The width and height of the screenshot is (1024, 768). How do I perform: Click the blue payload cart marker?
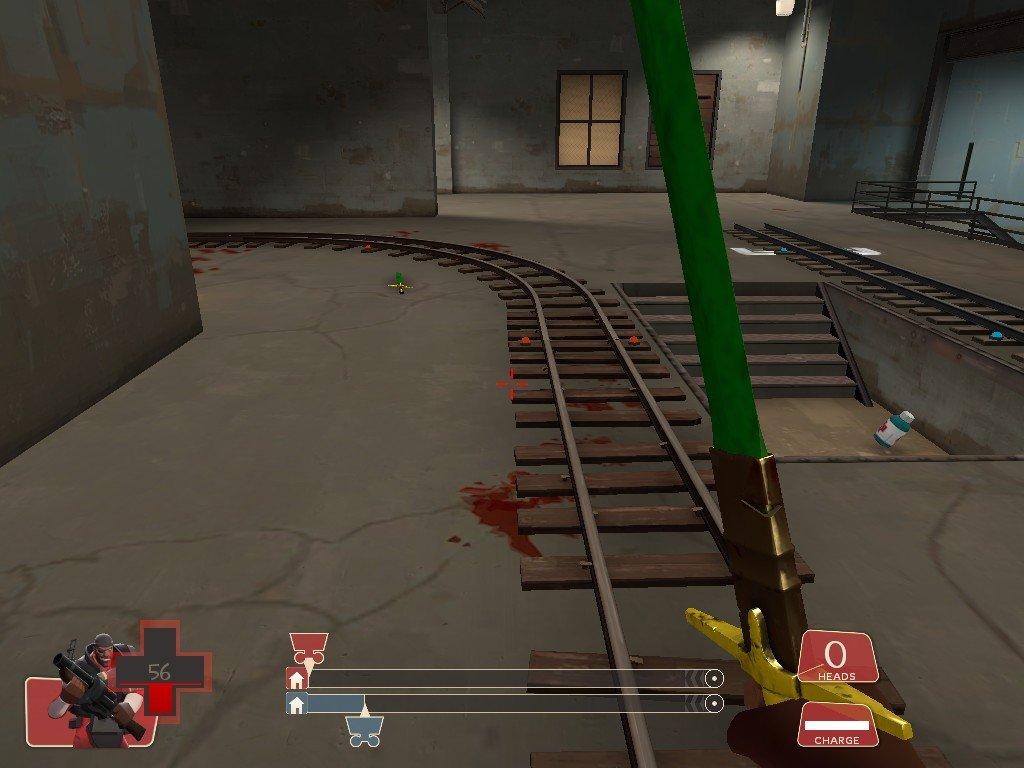(363, 733)
